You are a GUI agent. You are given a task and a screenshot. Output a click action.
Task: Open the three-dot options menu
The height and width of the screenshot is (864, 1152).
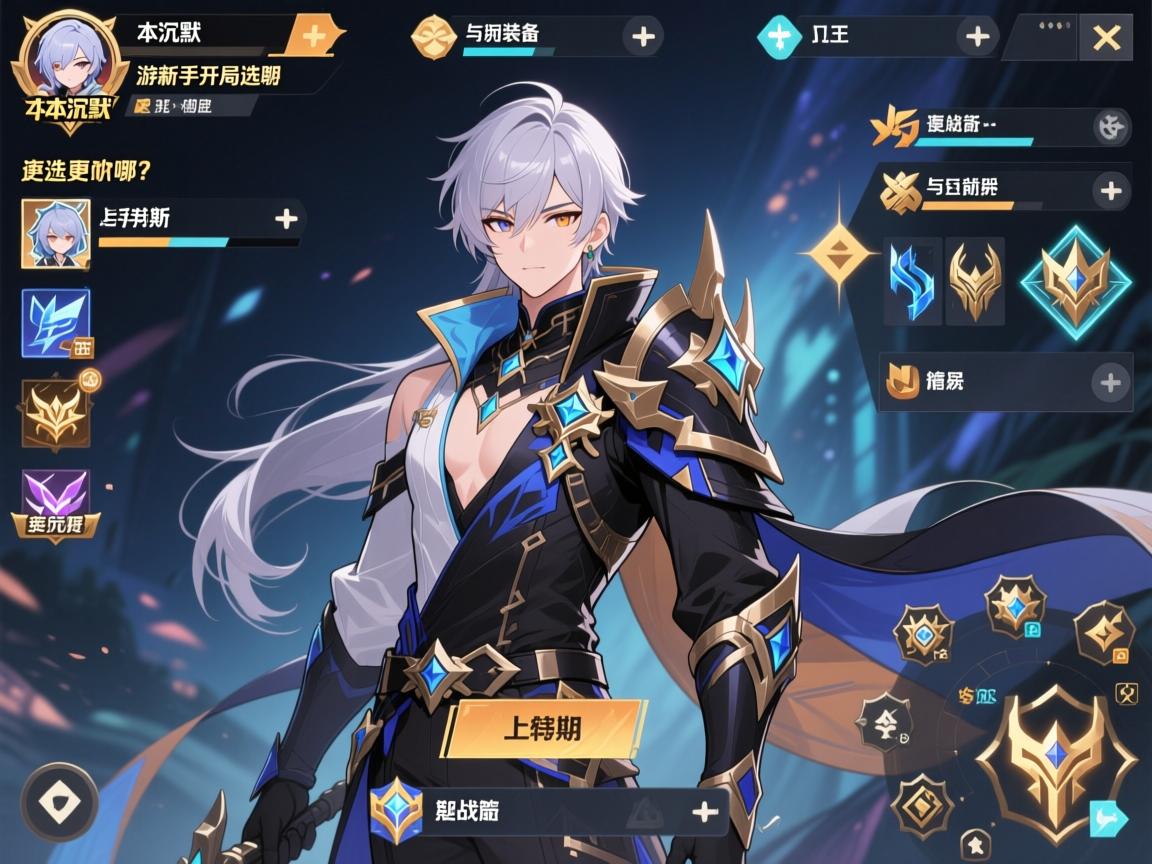coord(1045,27)
